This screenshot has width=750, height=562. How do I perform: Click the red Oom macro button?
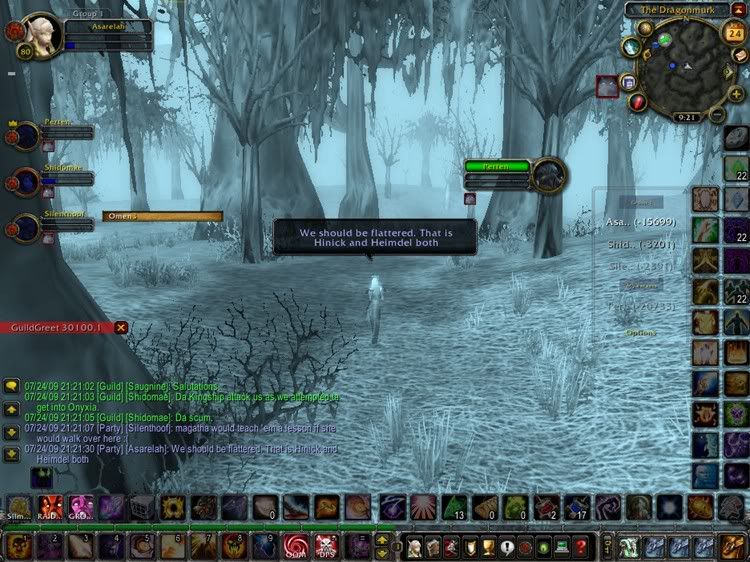pos(295,546)
